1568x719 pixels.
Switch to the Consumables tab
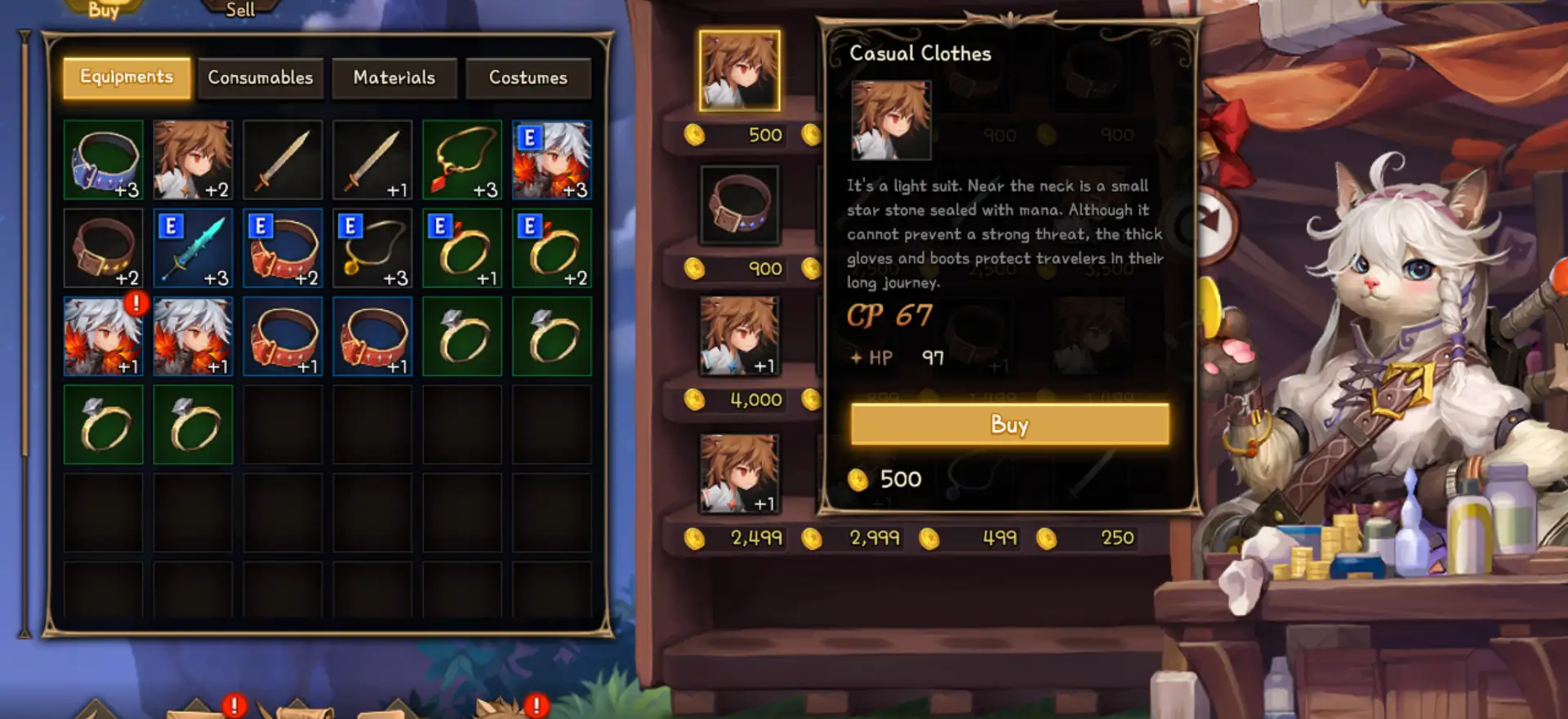point(261,78)
